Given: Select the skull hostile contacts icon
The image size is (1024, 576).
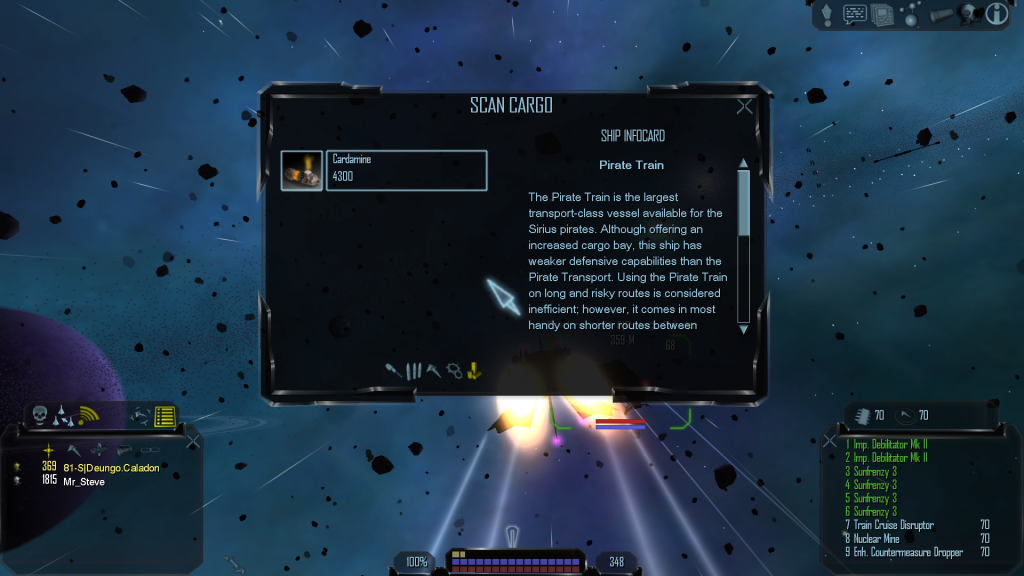Looking at the screenshot, I should [x=41, y=414].
